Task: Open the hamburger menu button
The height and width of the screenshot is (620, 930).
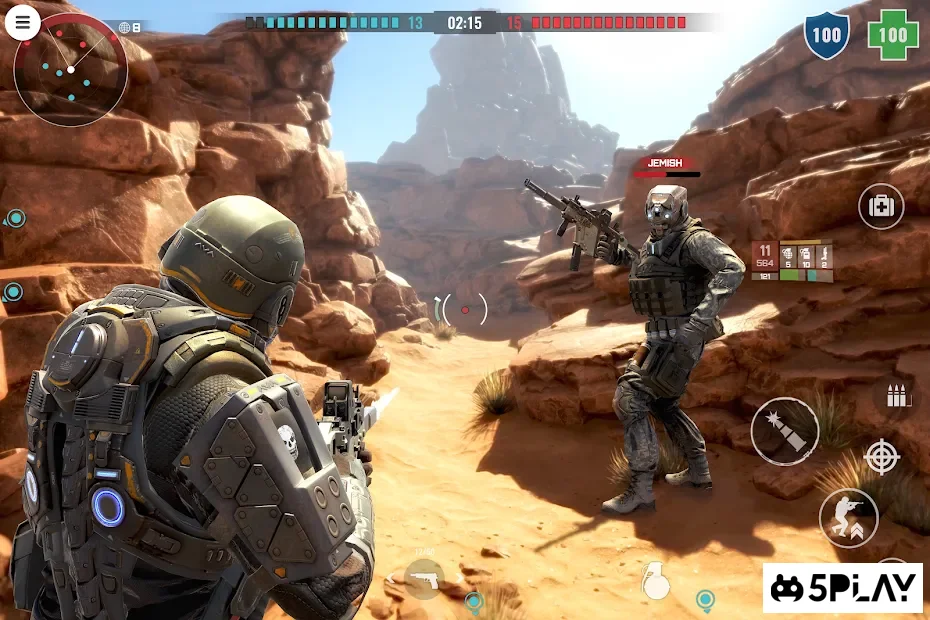Action: point(22,23)
